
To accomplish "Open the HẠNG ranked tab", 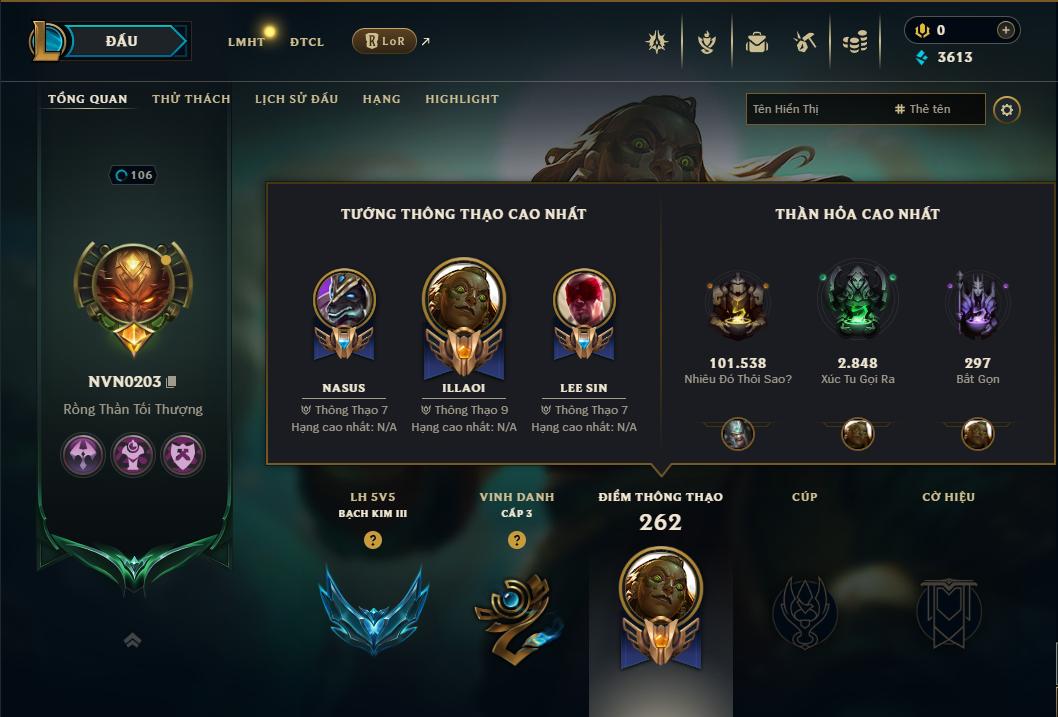I will coord(381,99).
